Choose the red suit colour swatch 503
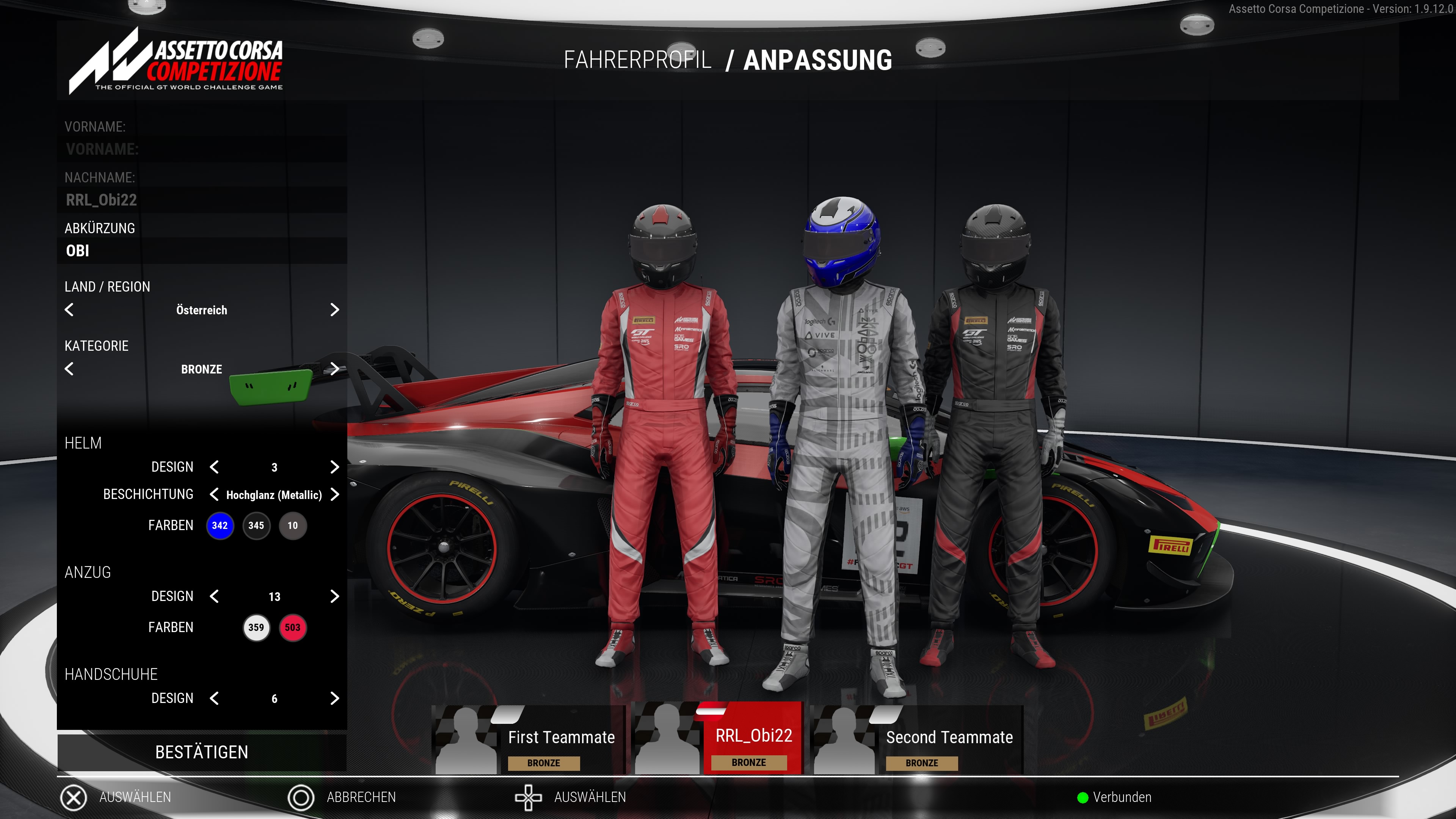The image size is (1456, 819). pyautogui.click(x=292, y=628)
